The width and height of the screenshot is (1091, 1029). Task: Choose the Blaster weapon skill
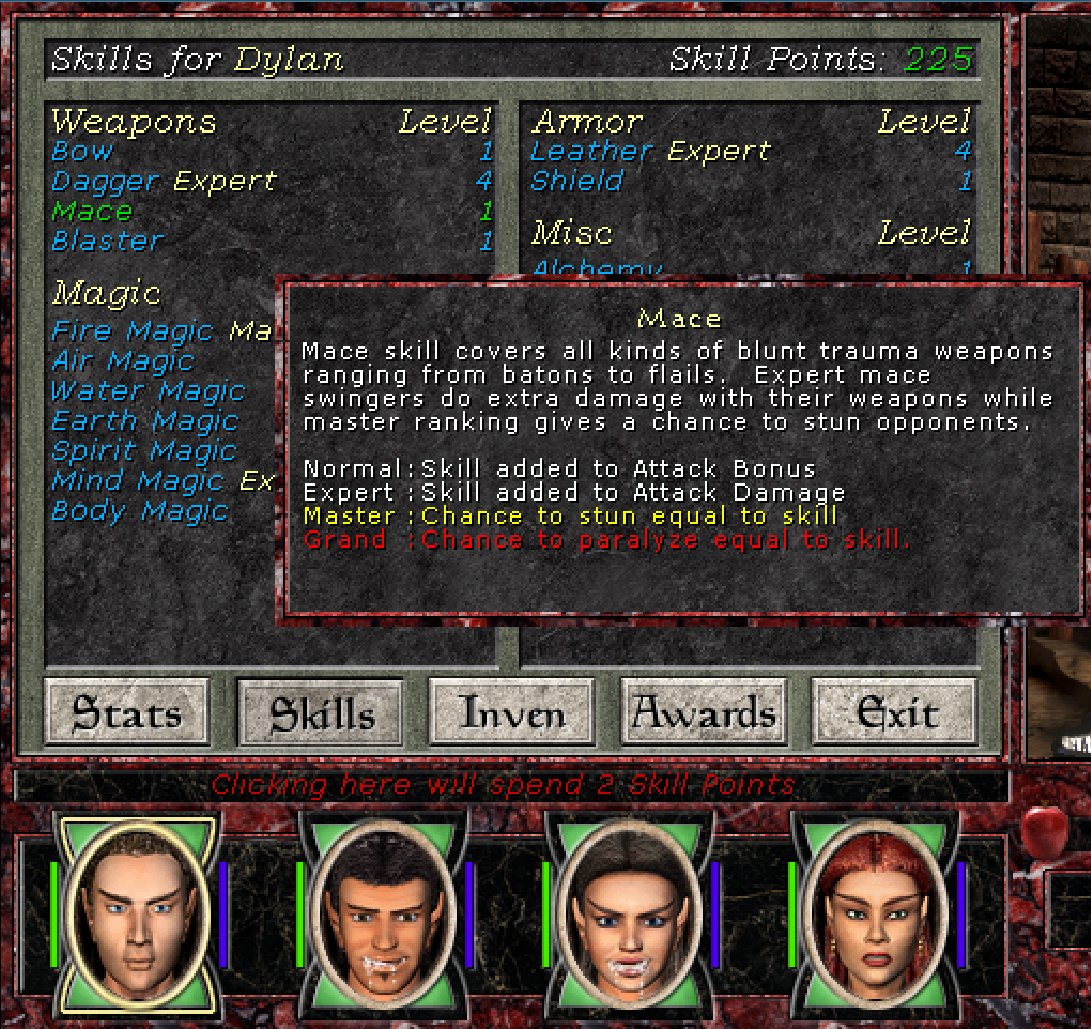[x=106, y=241]
